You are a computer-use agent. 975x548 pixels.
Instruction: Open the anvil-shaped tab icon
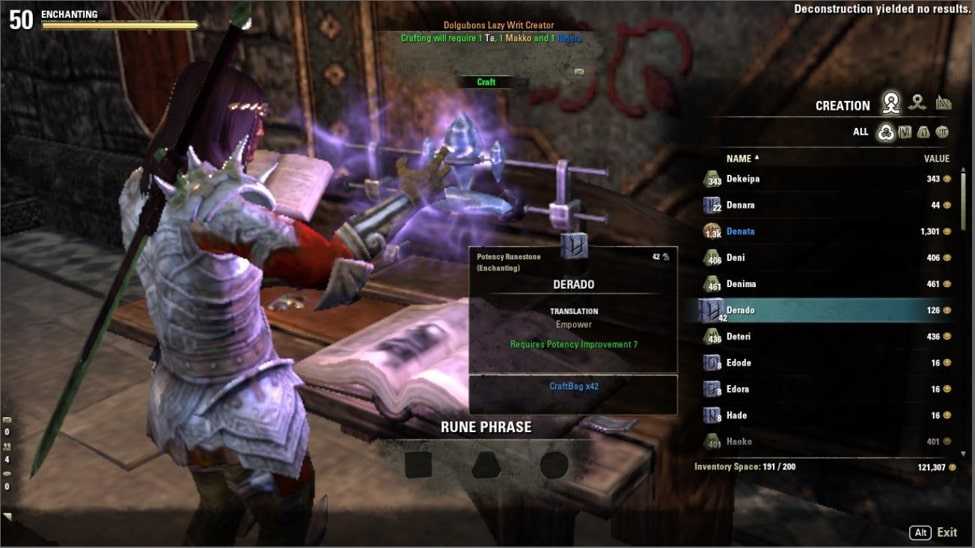(943, 103)
